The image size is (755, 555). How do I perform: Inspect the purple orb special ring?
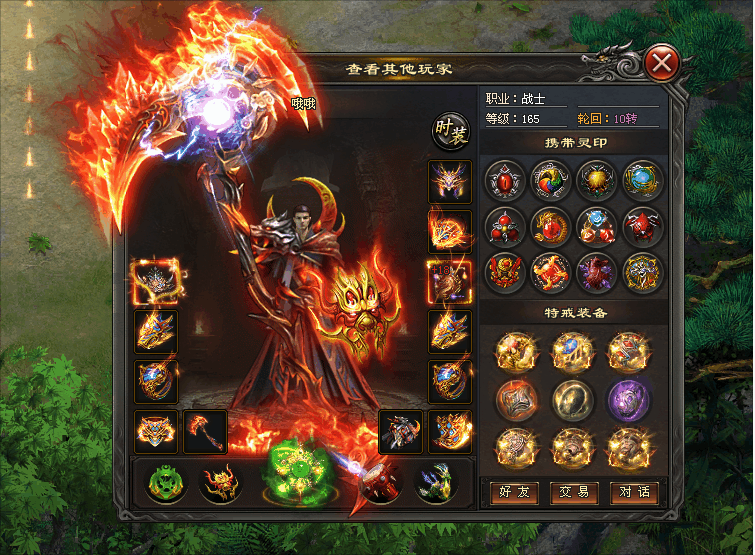pos(630,400)
